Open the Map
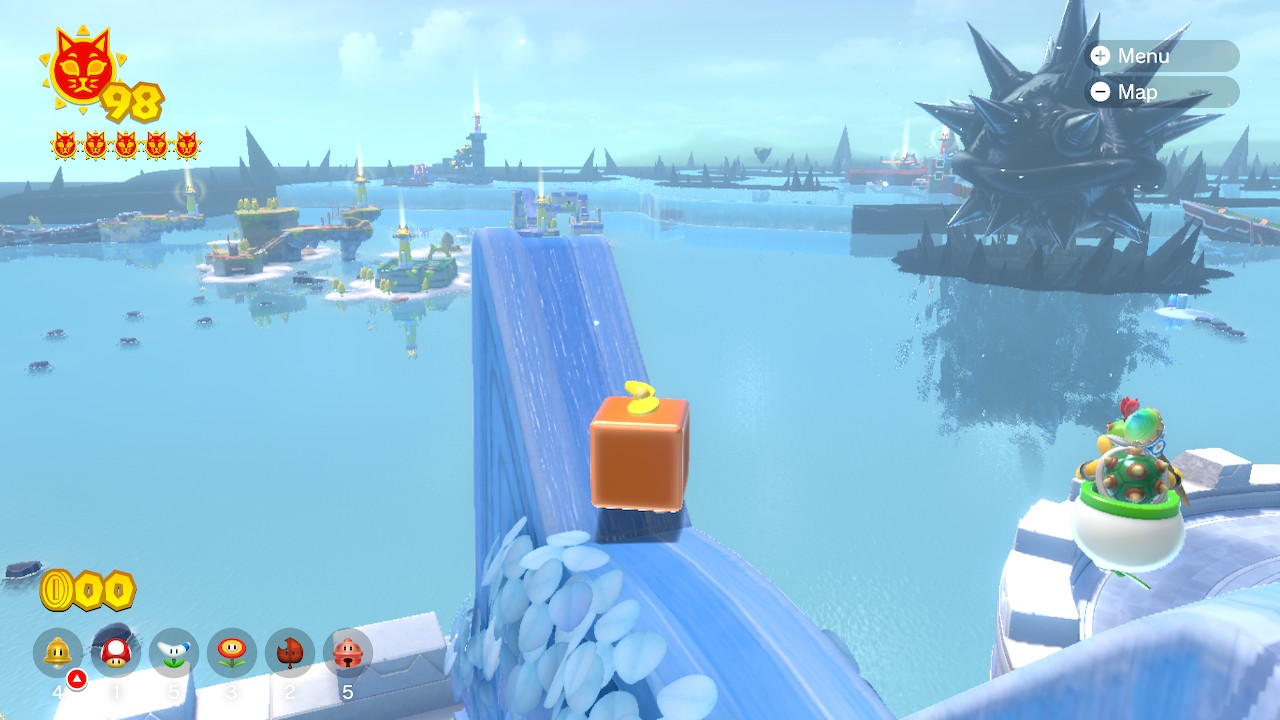 point(1162,92)
